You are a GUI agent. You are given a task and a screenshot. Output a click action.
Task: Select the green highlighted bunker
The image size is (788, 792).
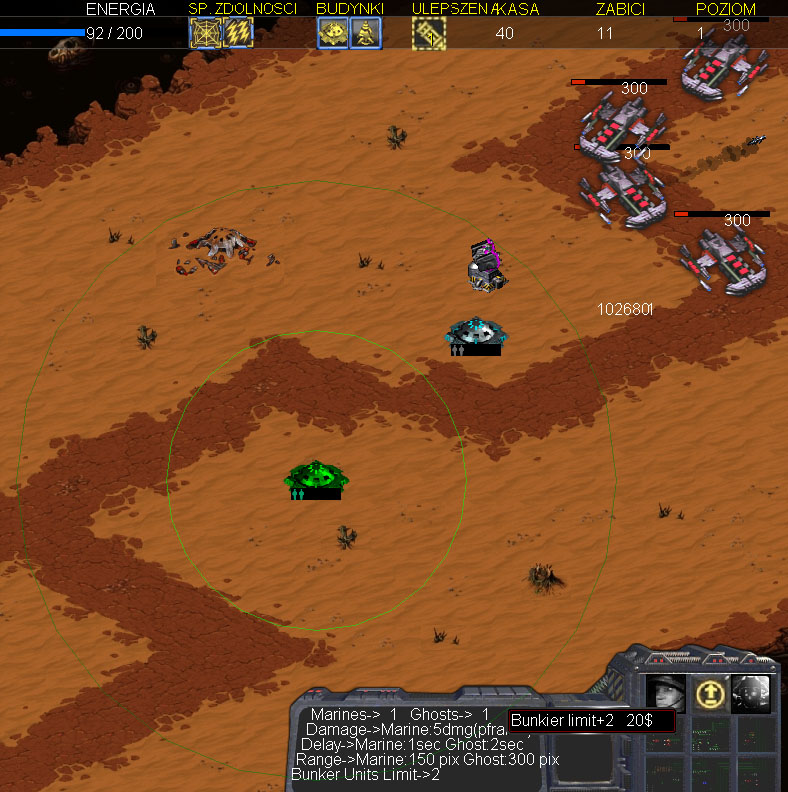click(x=316, y=478)
